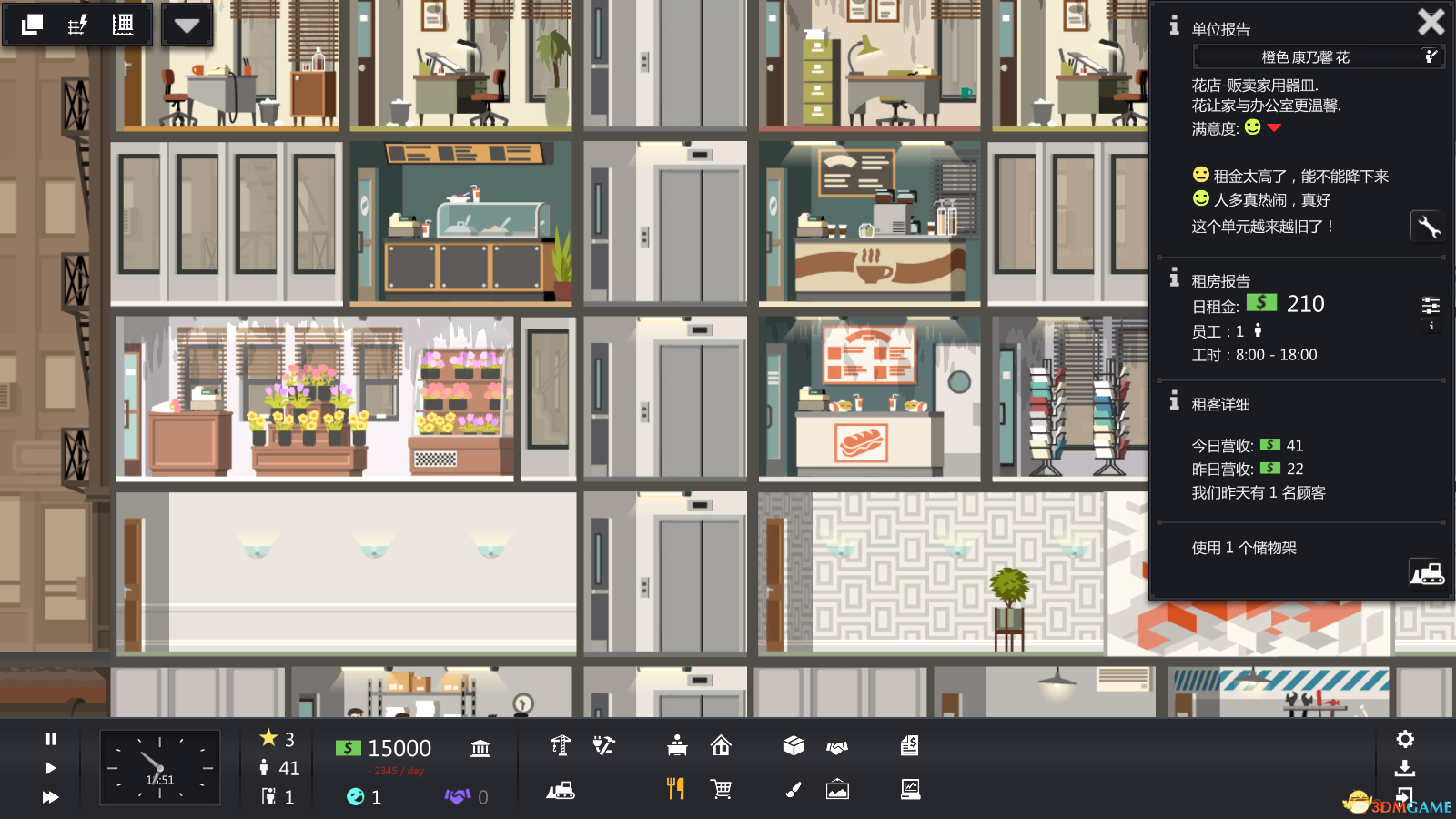Close the unit report panel
The width and height of the screenshot is (1456, 819).
point(1431,22)
